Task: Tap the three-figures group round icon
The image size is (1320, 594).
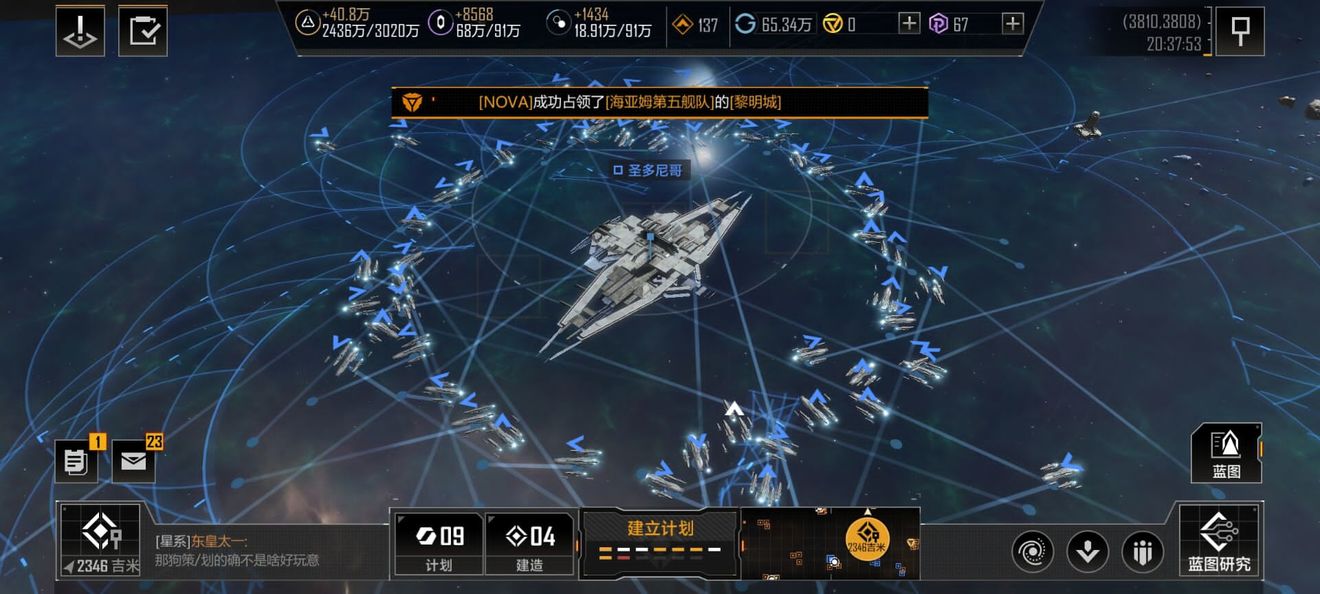Action: tap(1142, 551)
